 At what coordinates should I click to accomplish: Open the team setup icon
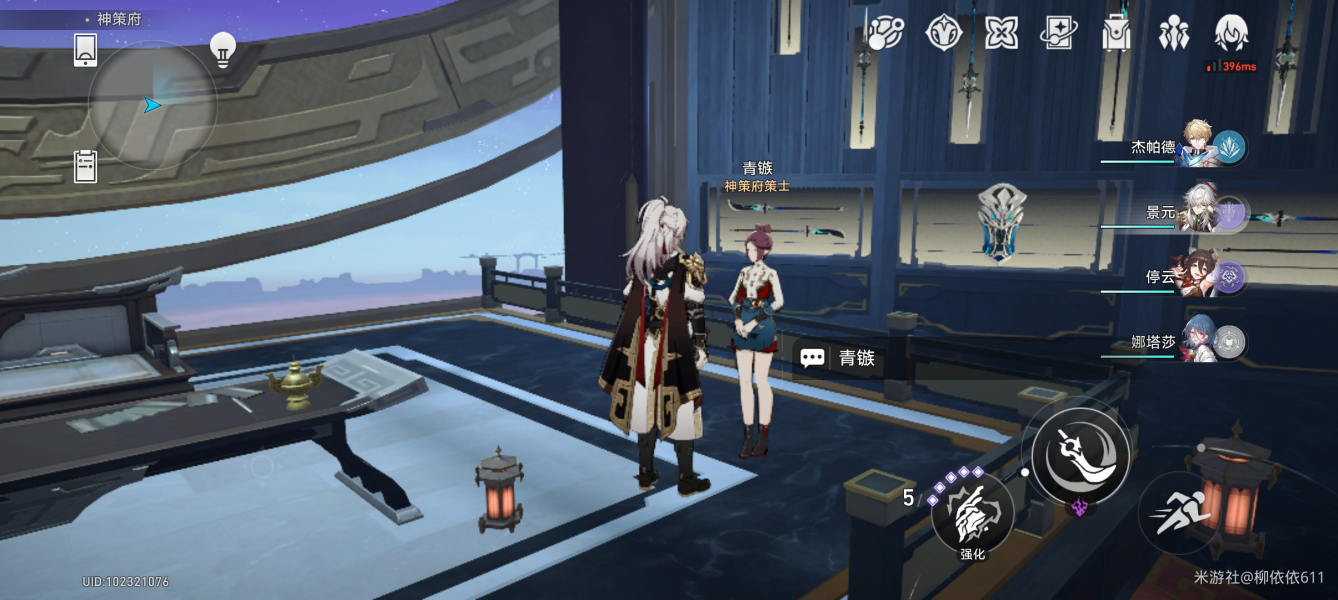click(x=1174, y=33)
